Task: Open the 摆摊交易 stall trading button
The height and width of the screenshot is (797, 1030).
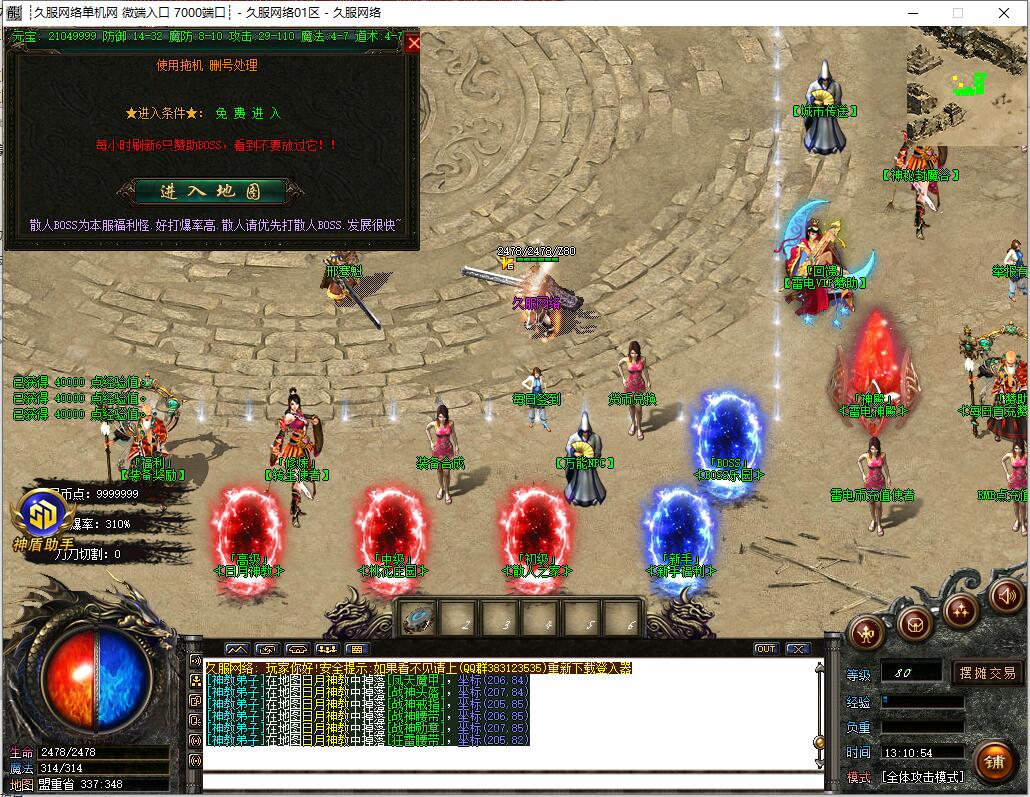Action: point(987,673)
